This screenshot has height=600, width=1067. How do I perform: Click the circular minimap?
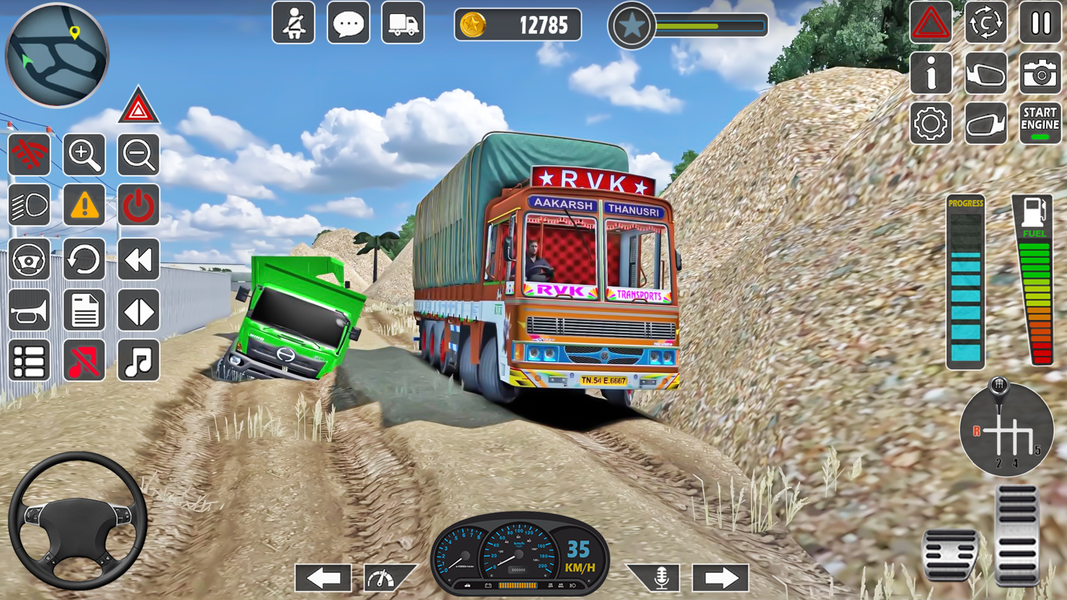coord(56,54)
